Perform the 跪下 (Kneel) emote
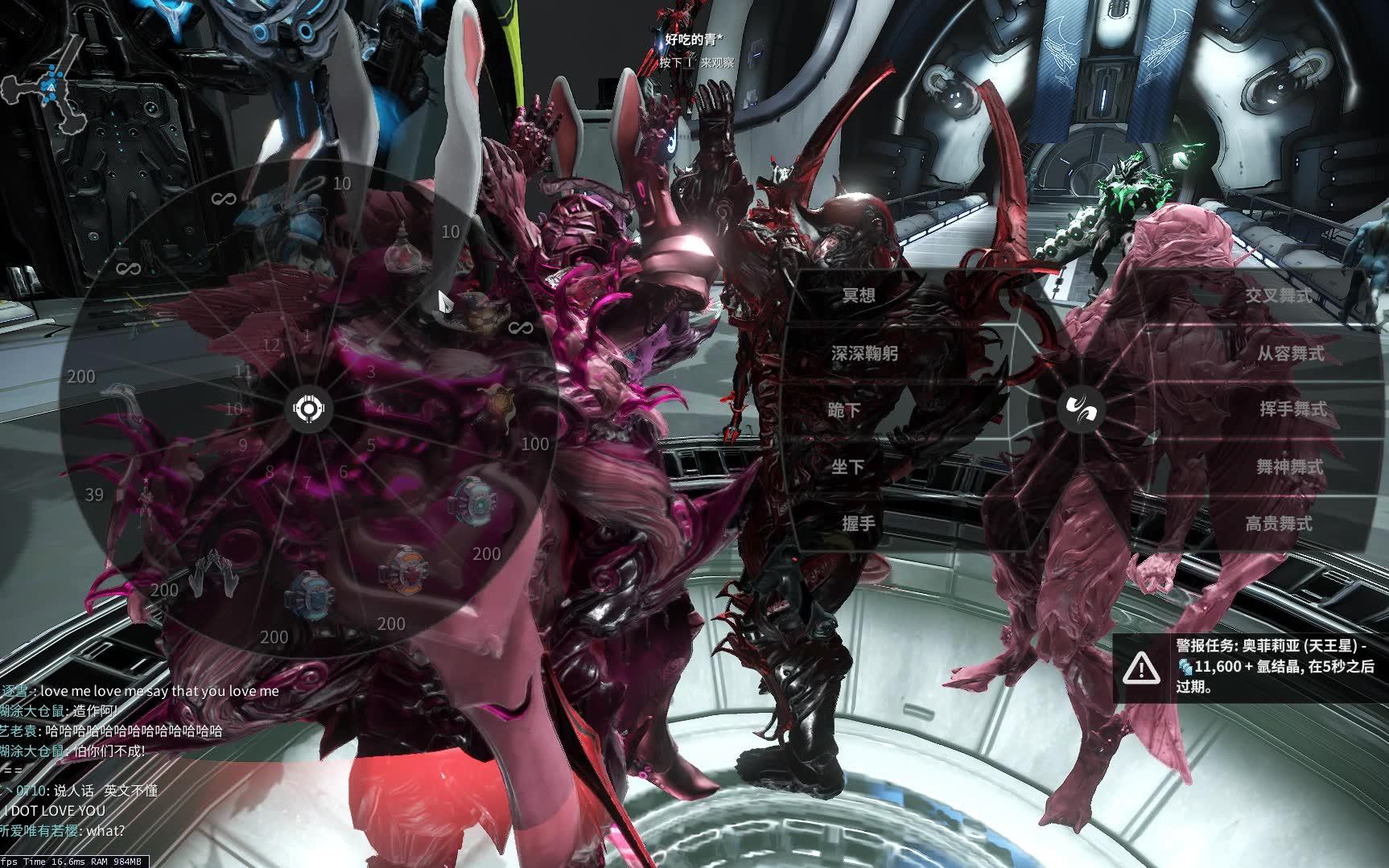1389x868 pixels. click(845, 410)
